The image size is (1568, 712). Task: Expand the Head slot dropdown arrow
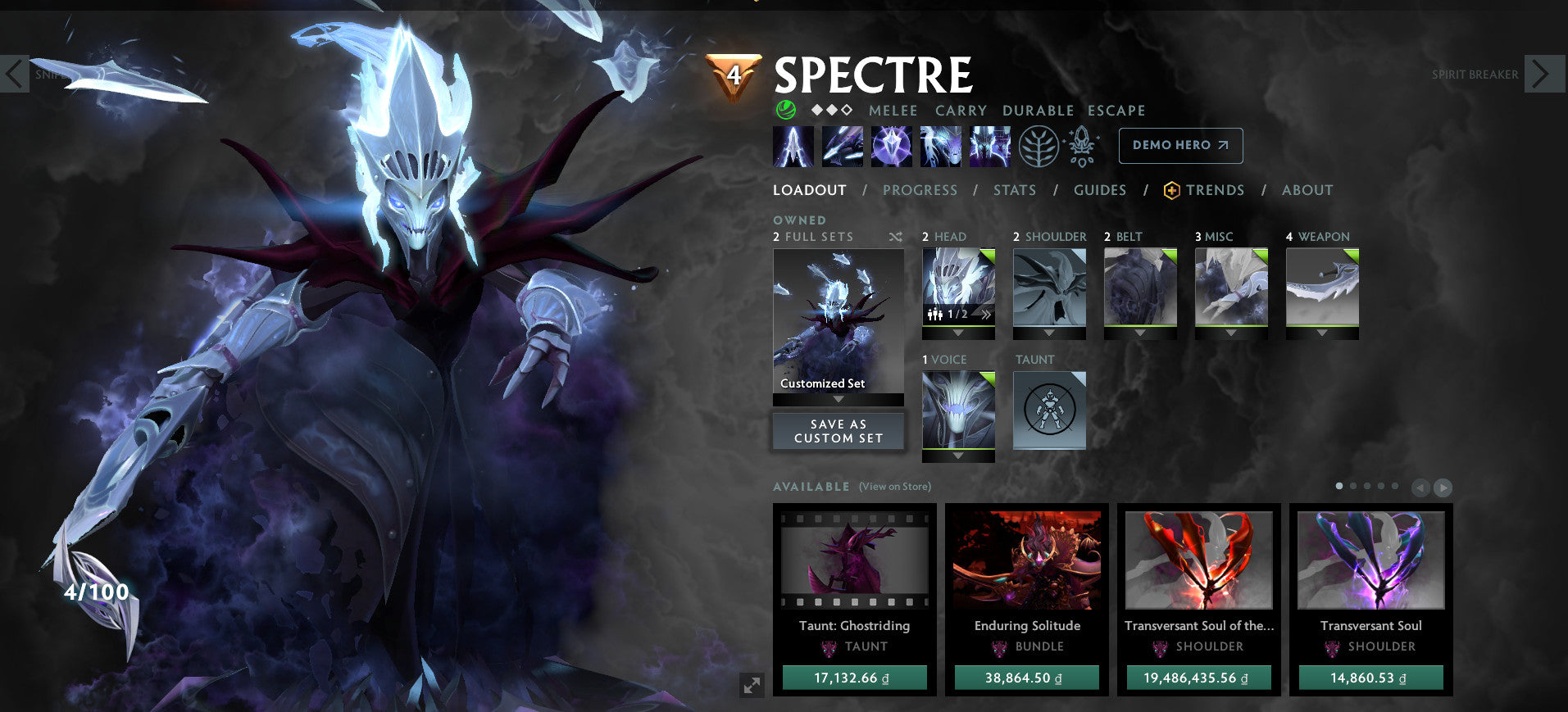[958, 331]
